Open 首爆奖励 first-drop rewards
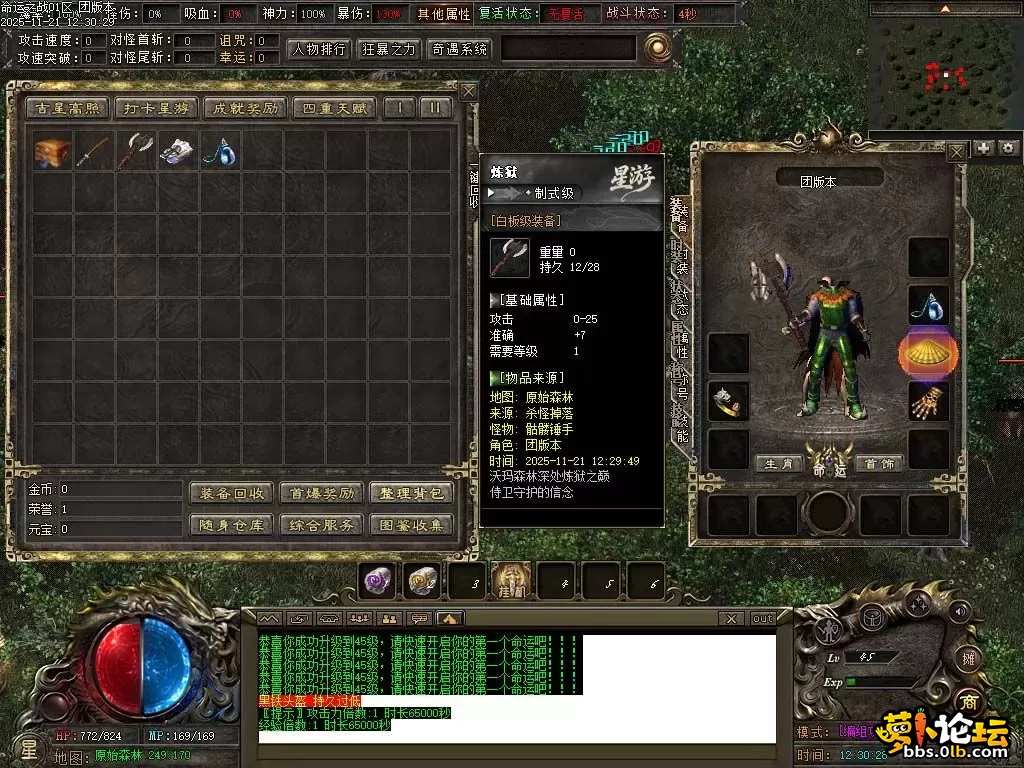 (x=321, y=493)
